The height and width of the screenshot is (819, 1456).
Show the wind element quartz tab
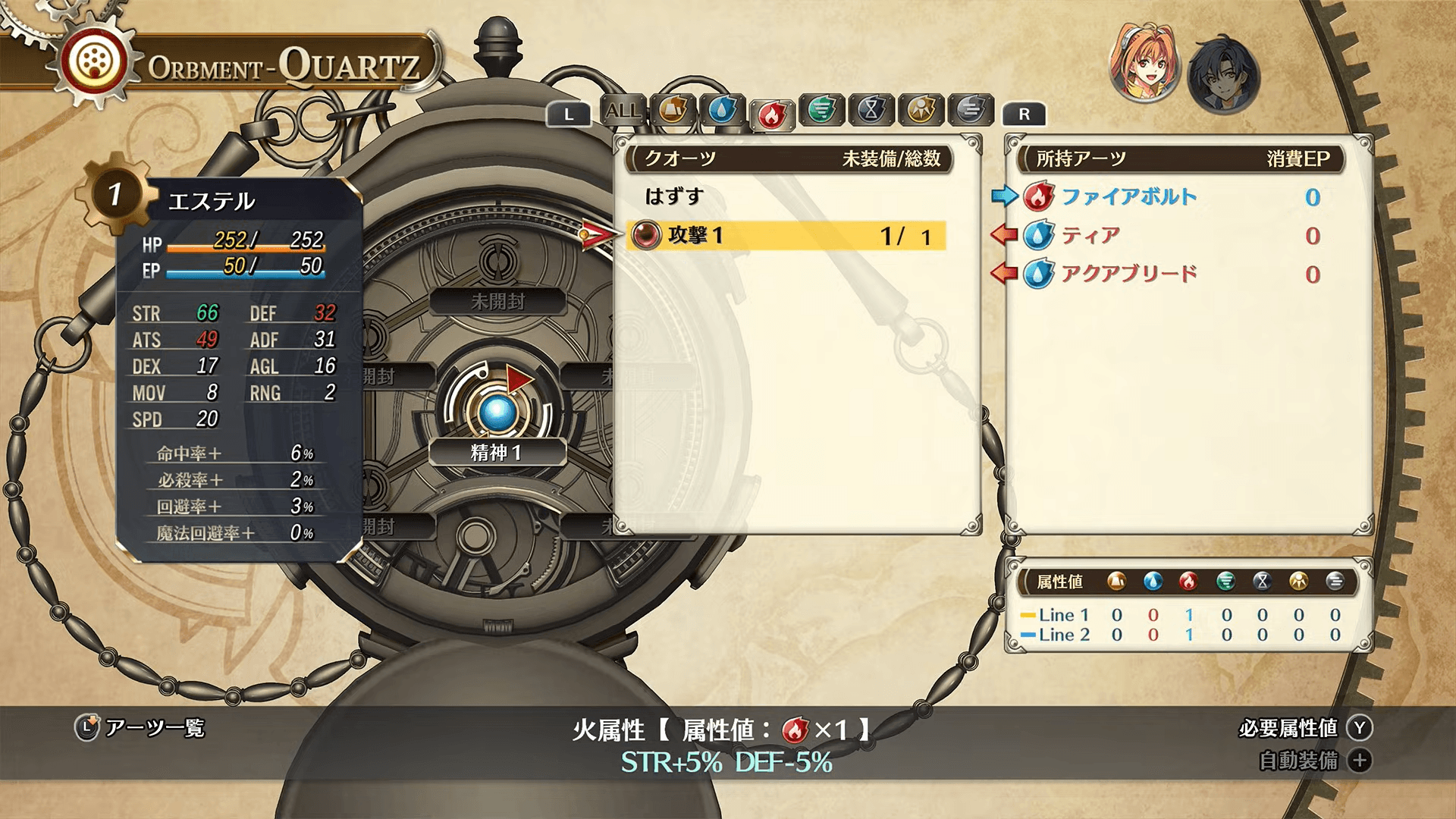821,111
